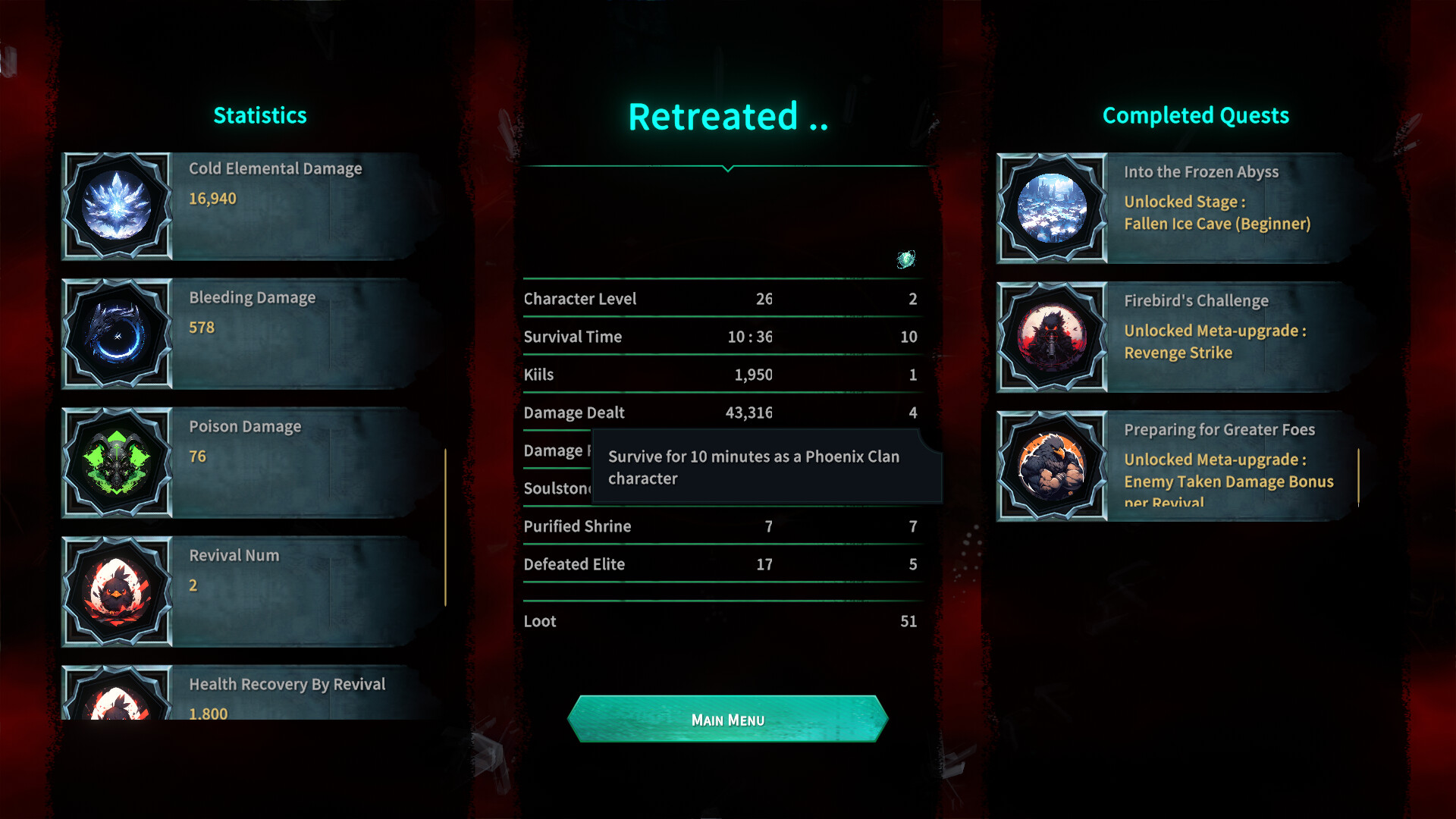Click the Damage Dealt value 43,316
Image resolution: width=1456 pixels, height=819 pixels.
tap(750, 413)
